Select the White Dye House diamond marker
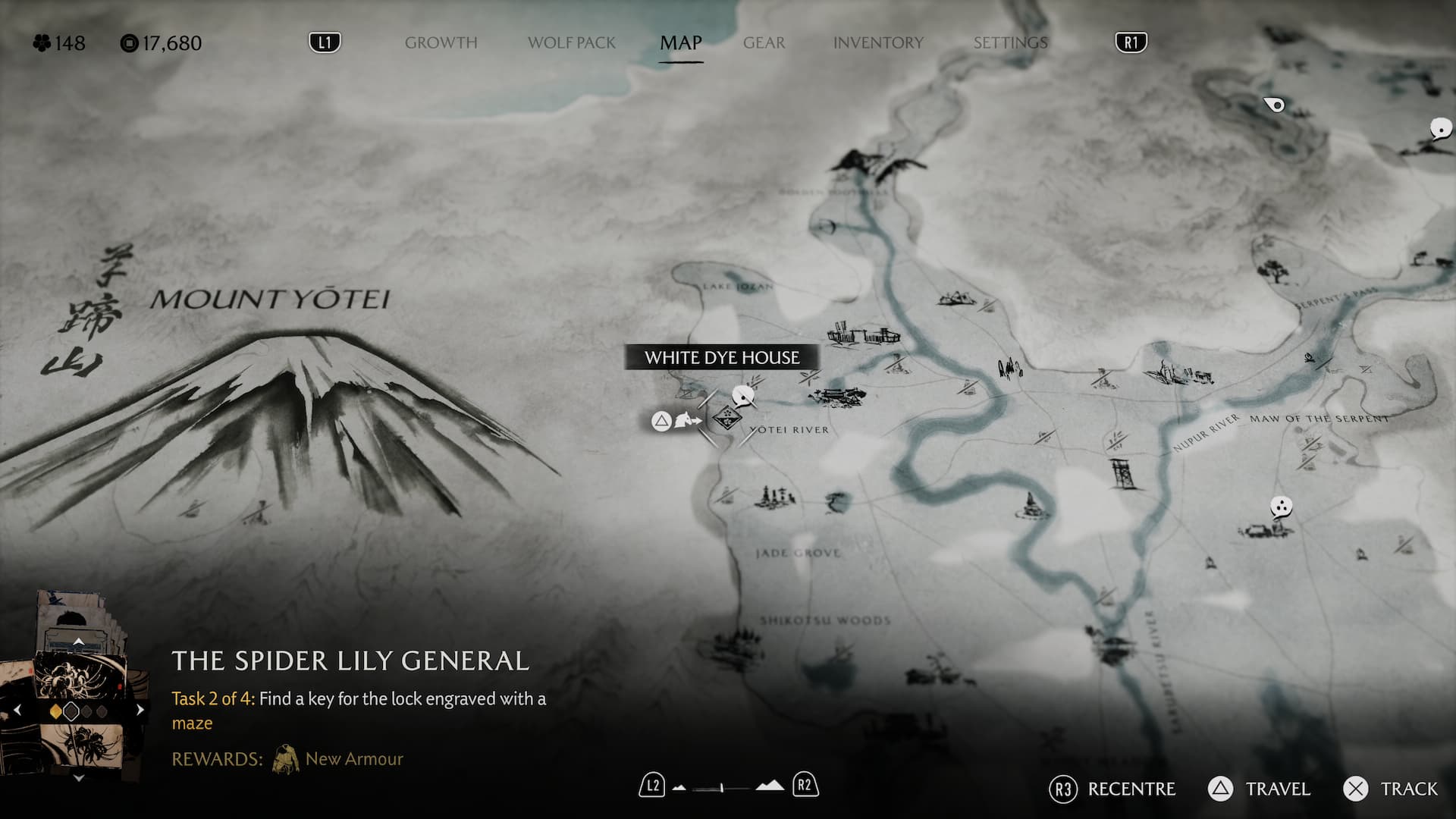Image resolution: width=1456 pixels, height=819 pixels. [726, 418]
